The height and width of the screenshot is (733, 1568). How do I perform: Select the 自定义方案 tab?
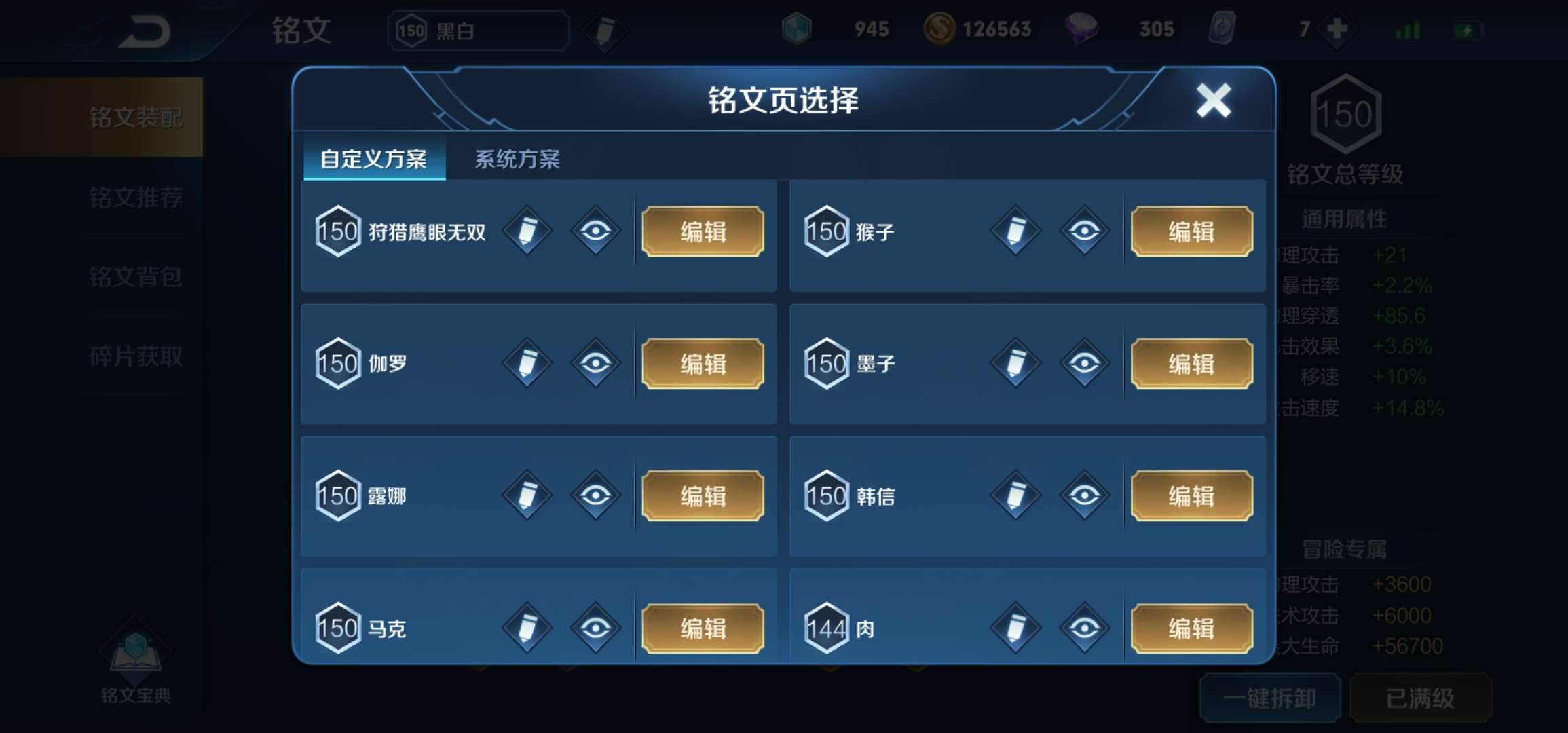(375, 157)
